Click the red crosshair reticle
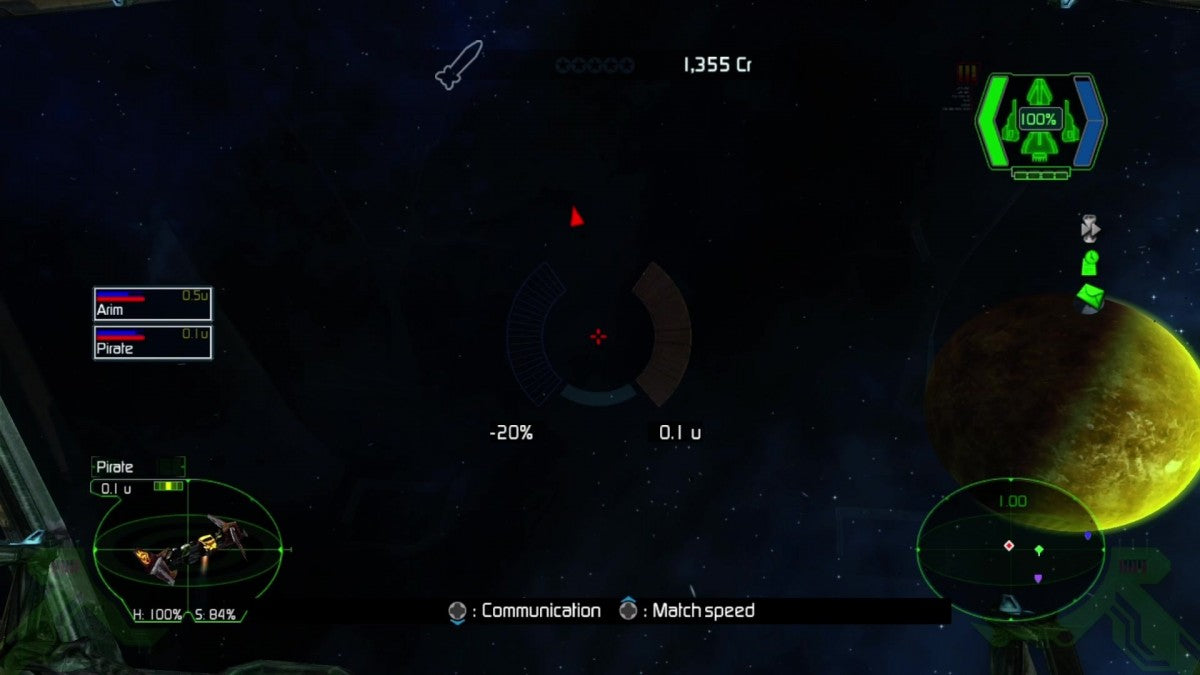 coord(598,336)
